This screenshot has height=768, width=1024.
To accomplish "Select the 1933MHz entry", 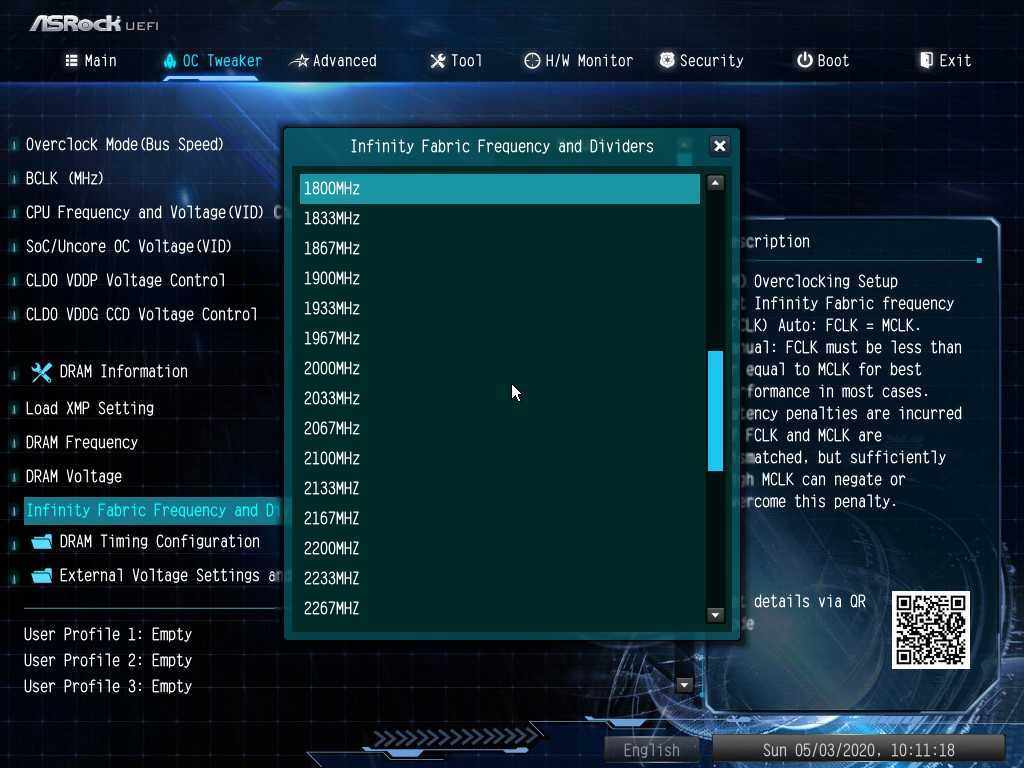I will (499, 308).
